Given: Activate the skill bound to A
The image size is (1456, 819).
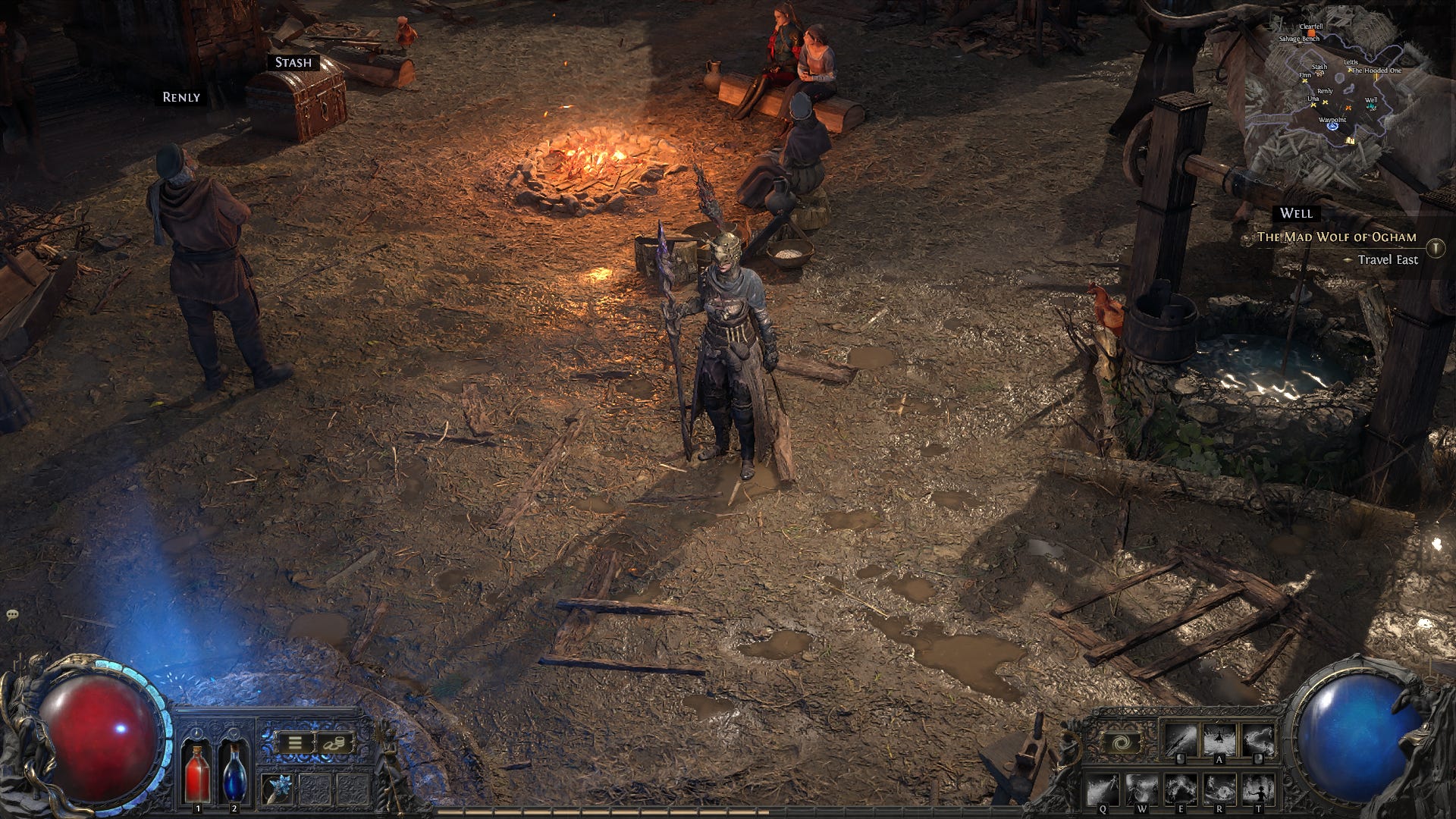Looking at the screenshot, I should [x=1220, y=740].
